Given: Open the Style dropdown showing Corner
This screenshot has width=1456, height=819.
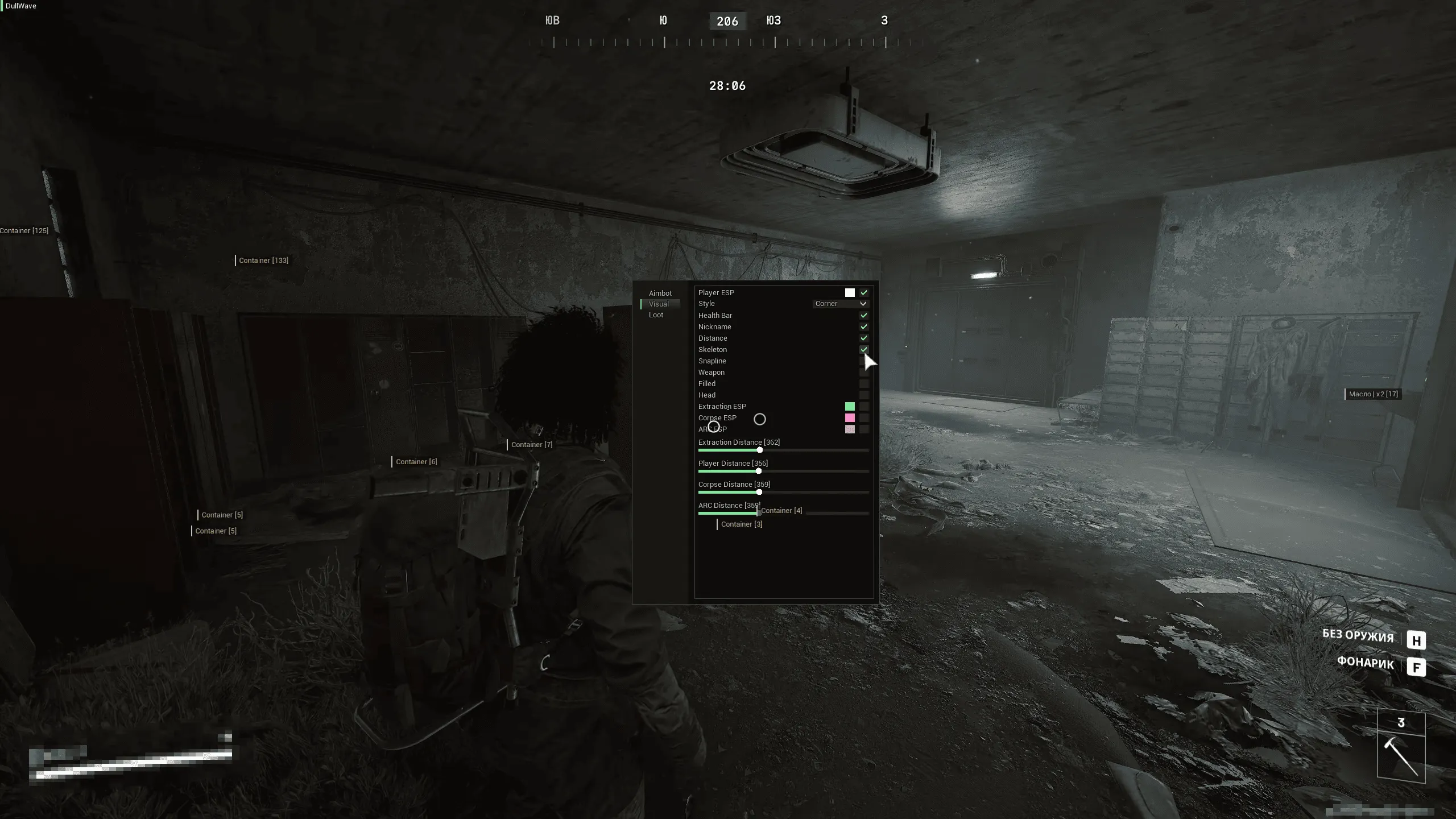Looking at the screenshot, I should (x=841, y=303).
